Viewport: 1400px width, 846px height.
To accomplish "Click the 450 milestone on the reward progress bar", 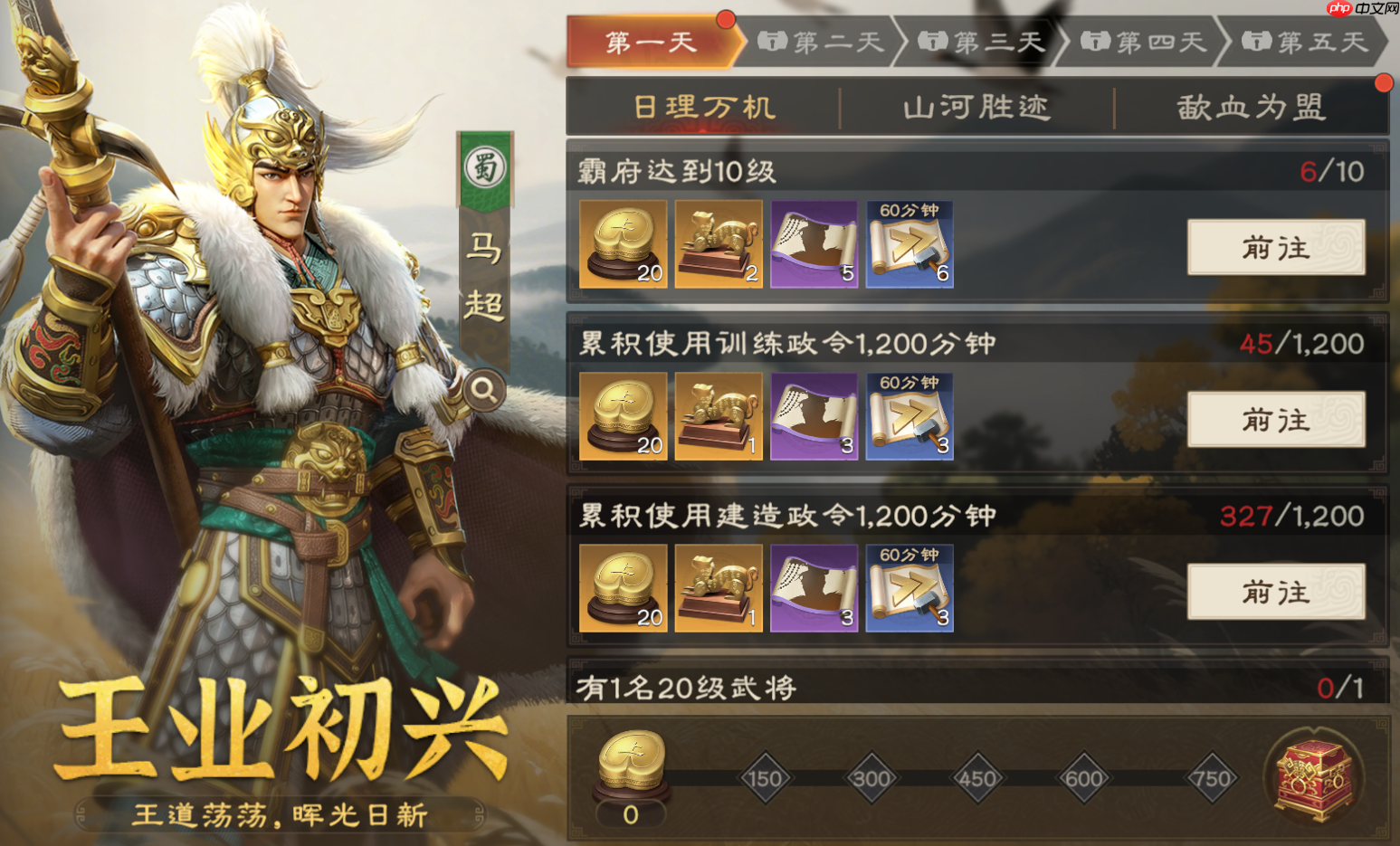I will (976, 776).
